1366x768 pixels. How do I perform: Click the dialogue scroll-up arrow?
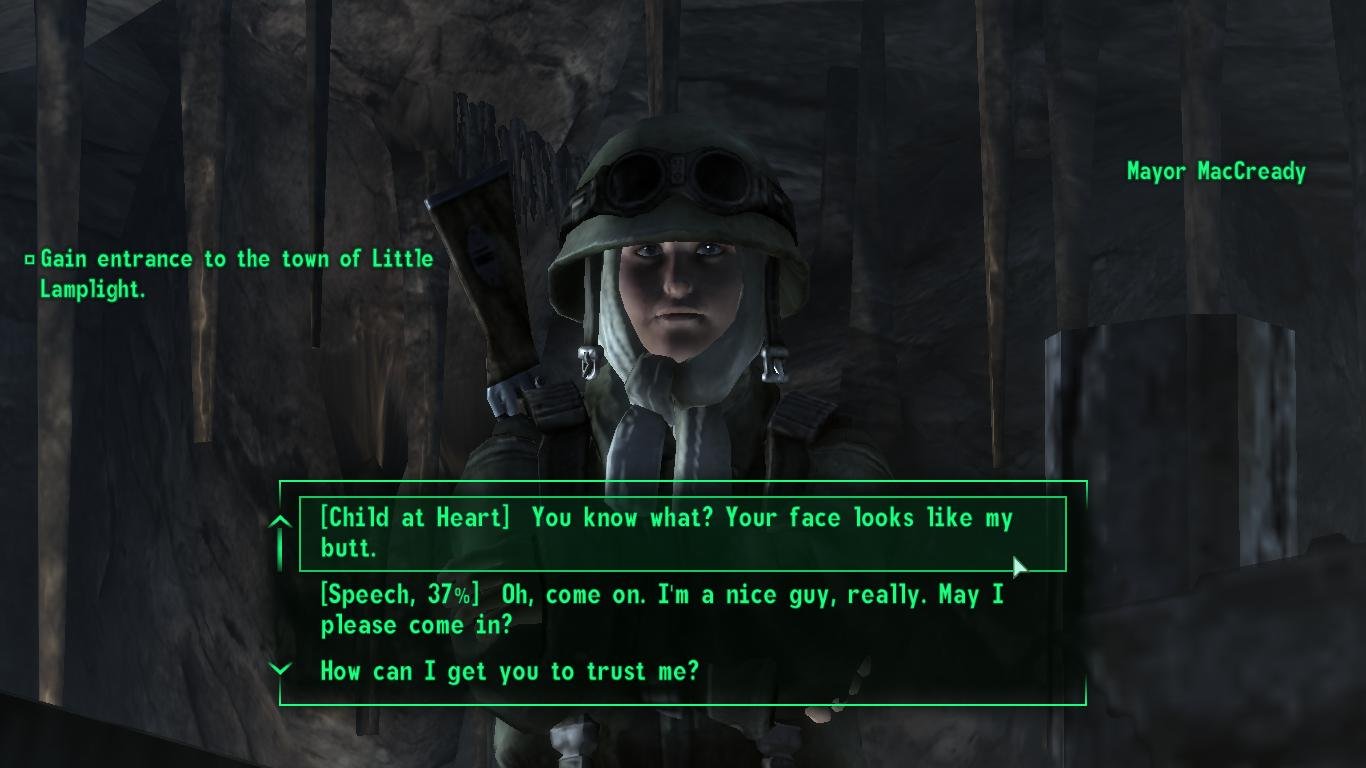(281, 523)
